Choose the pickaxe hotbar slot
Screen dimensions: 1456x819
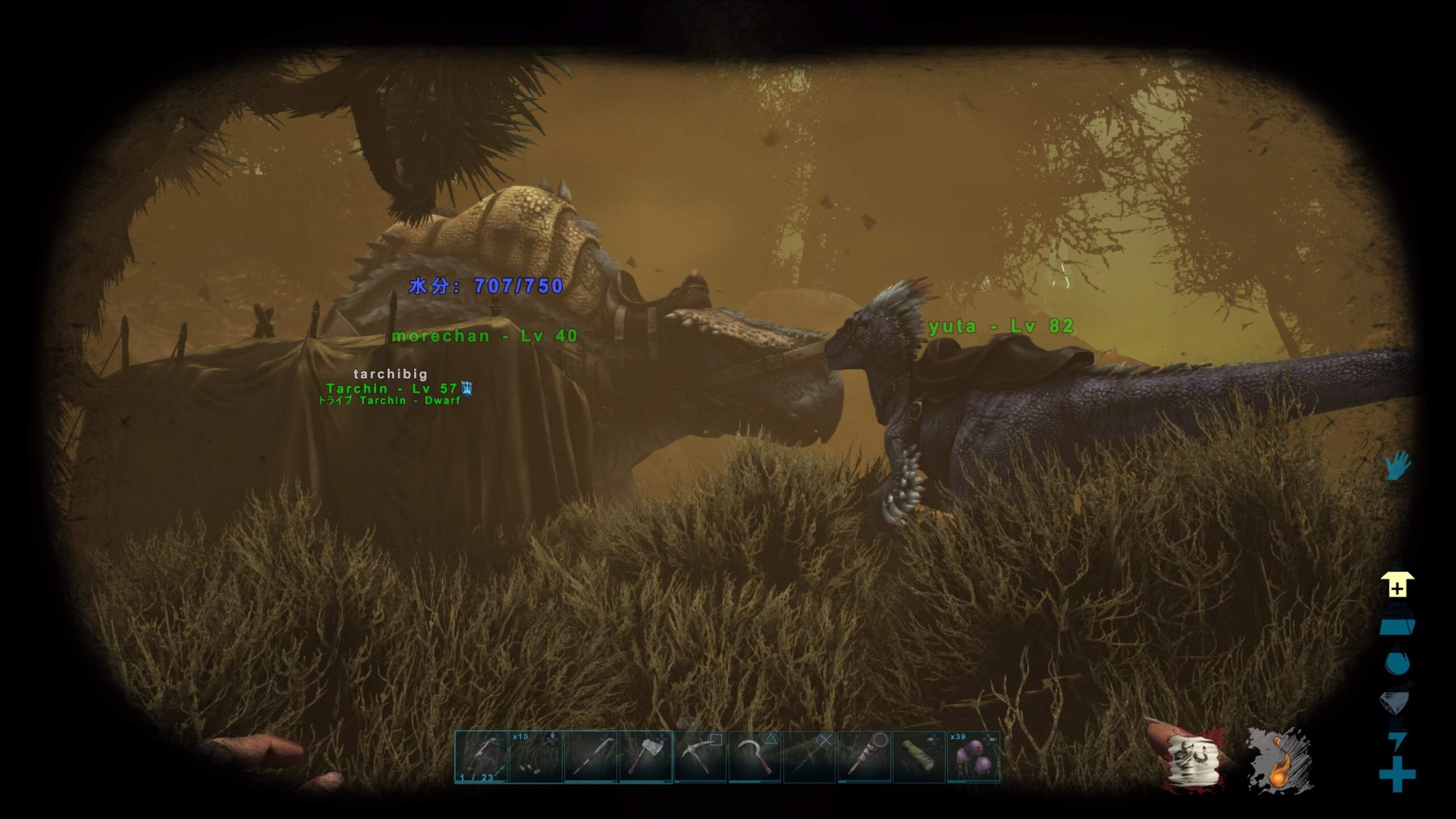pos(700,757)
